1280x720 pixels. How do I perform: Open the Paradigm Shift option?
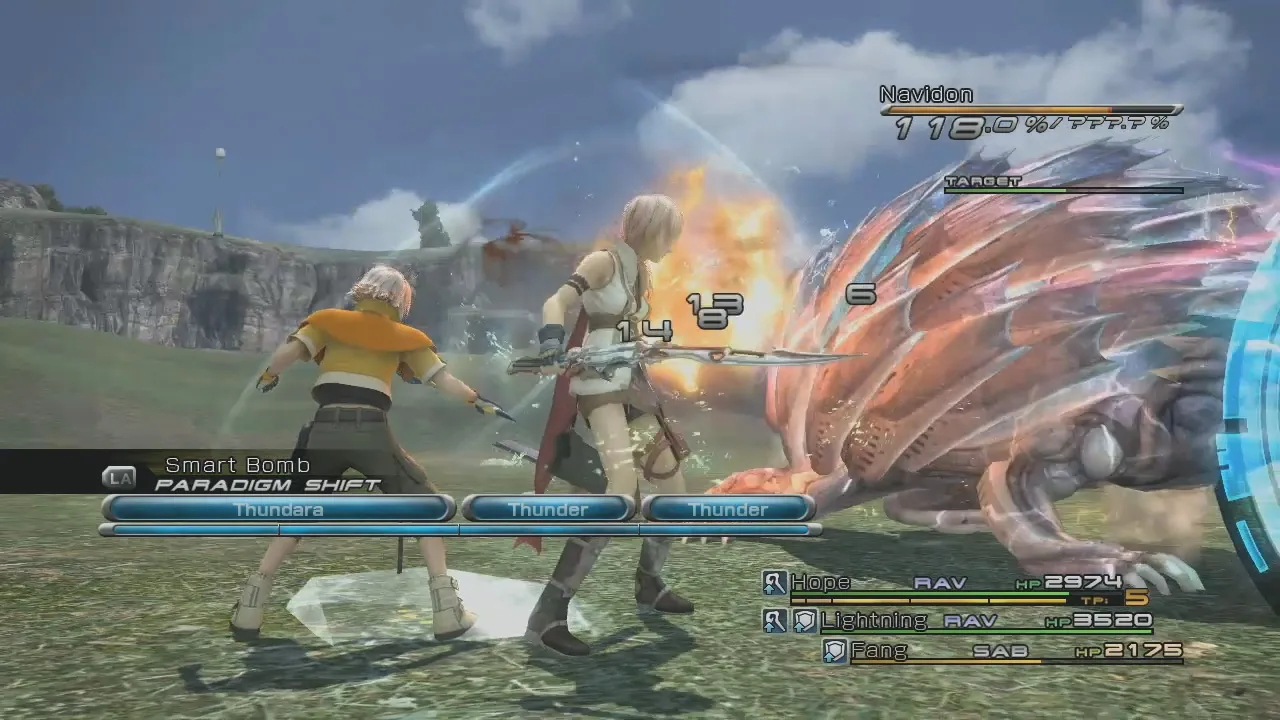(267, 485)
